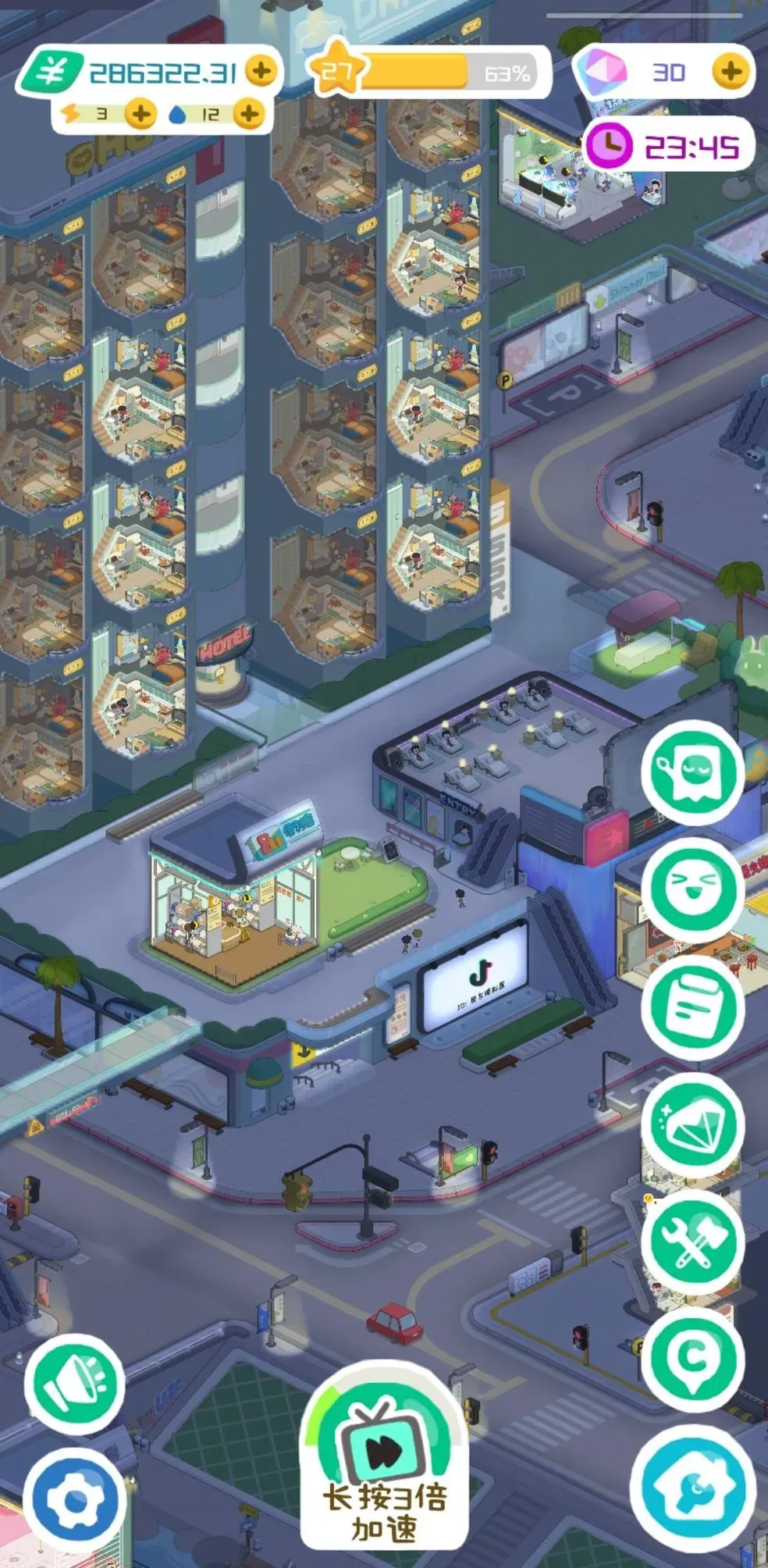Open the wrench and hammer build tools
Image resolution: width=768 pixels, height=1568 pixels.
(692, 1241)
